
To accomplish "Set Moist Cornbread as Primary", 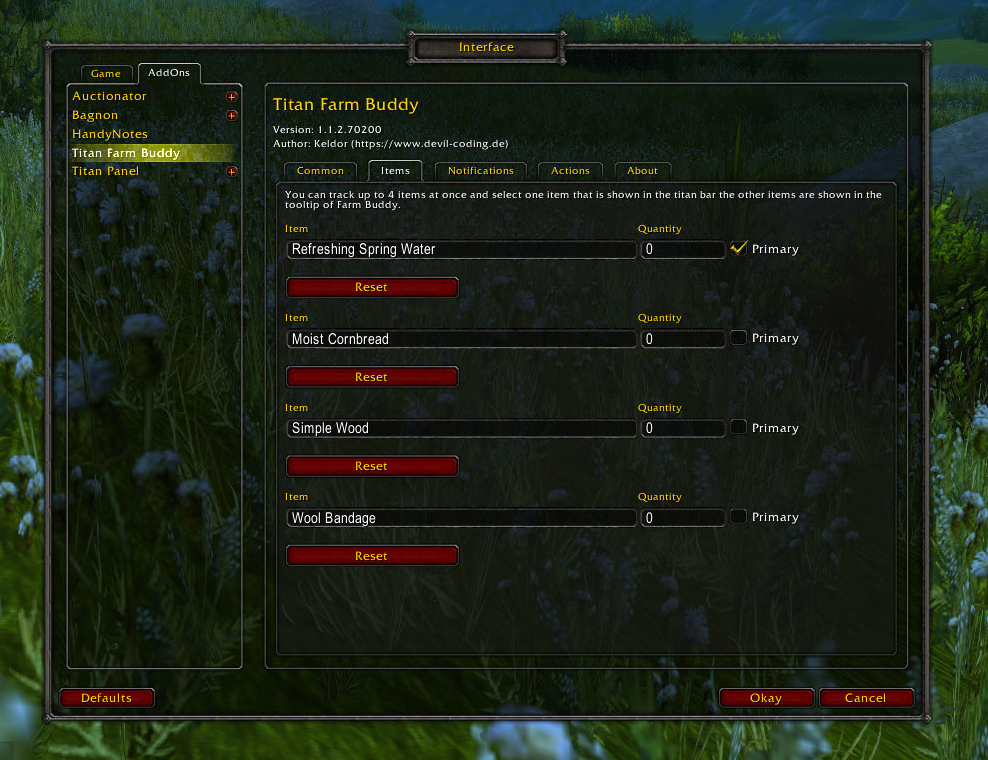I will pyautogui.click(x=739, y=338).
